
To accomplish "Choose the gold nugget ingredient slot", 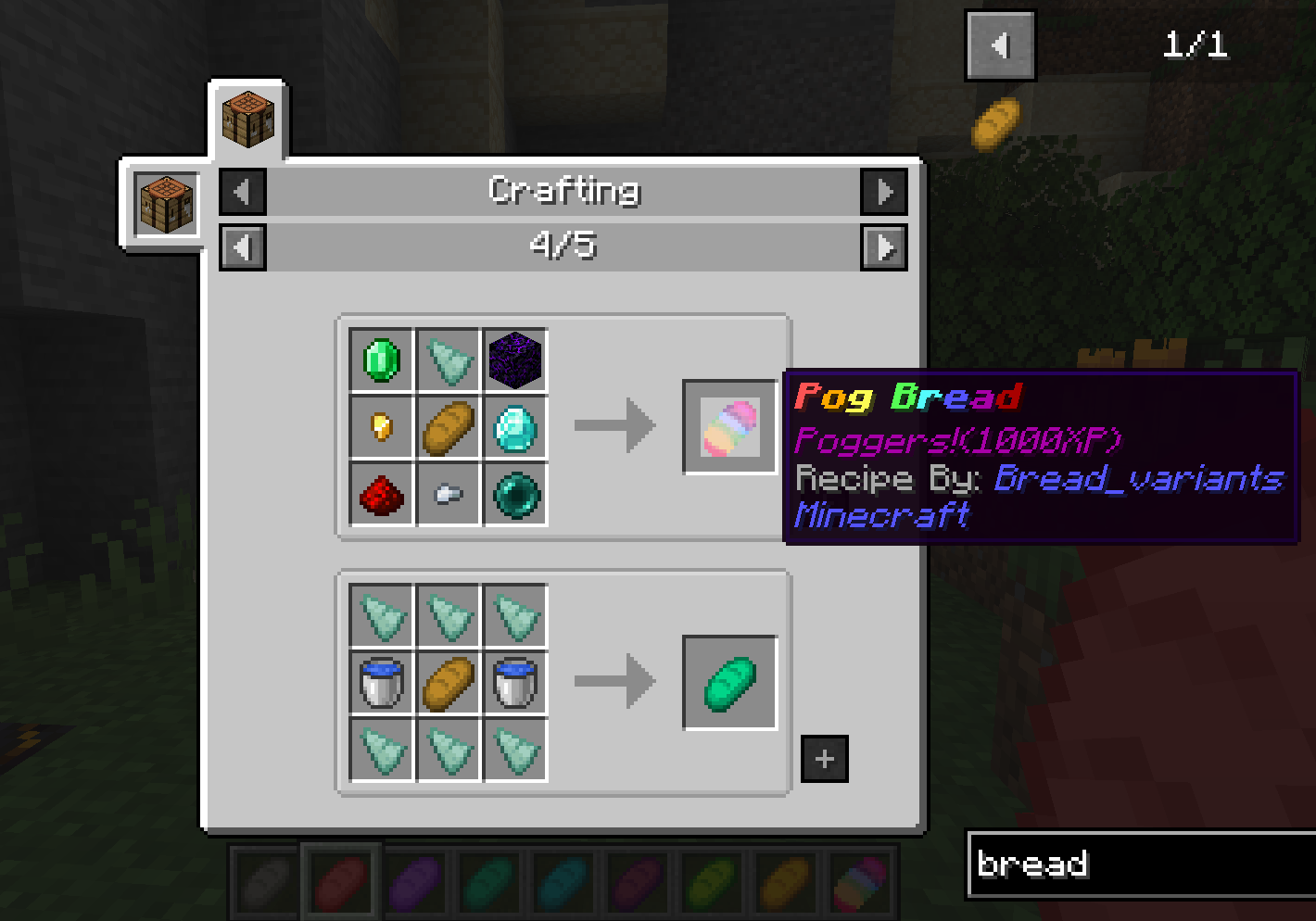I will coord(382,427).
